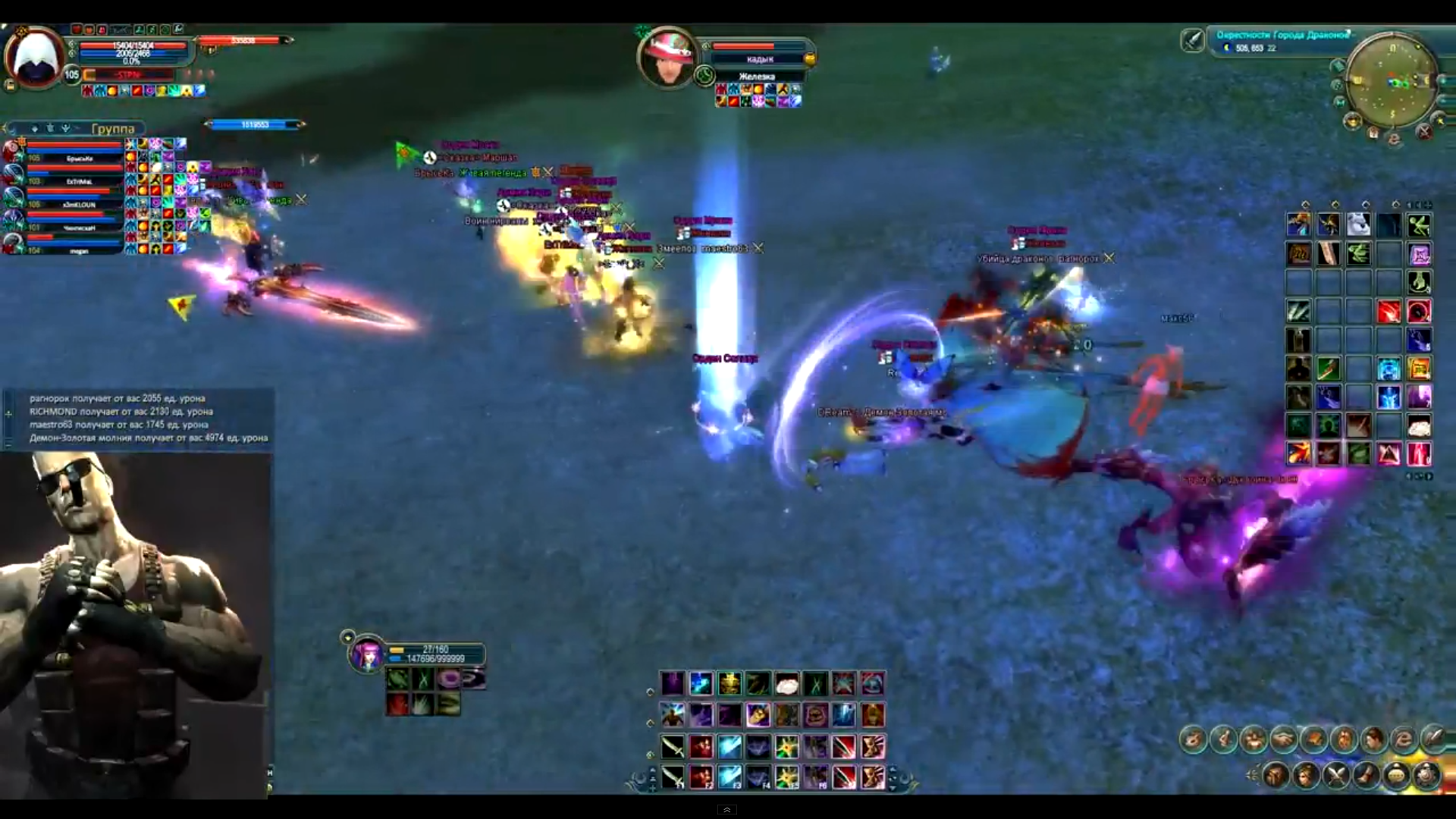1456x819 pixels.
Task: Click the feather quill menu button
Action: click(x=1433, y=739)
